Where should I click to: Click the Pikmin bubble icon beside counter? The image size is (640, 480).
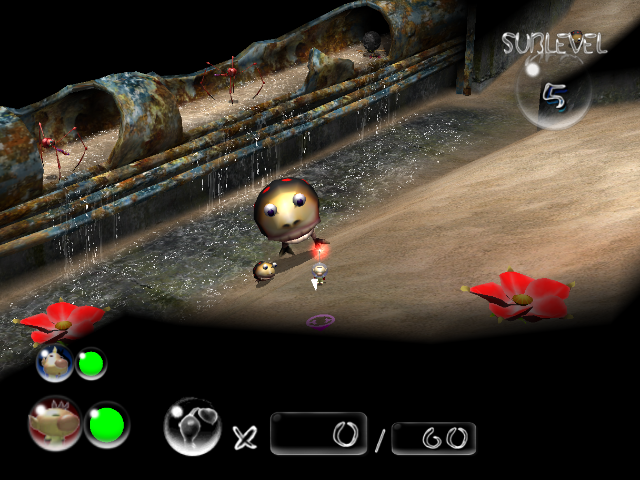(x=192, y=426)
